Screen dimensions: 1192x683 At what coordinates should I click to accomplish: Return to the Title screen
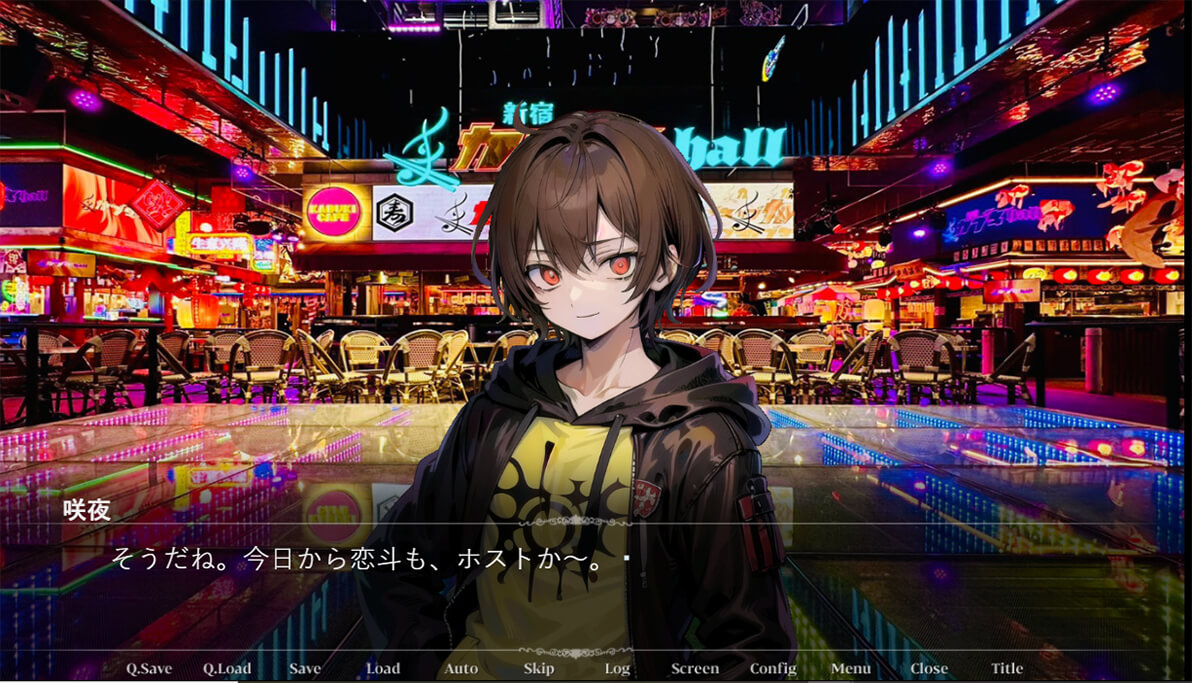[x=1007, y=669]
